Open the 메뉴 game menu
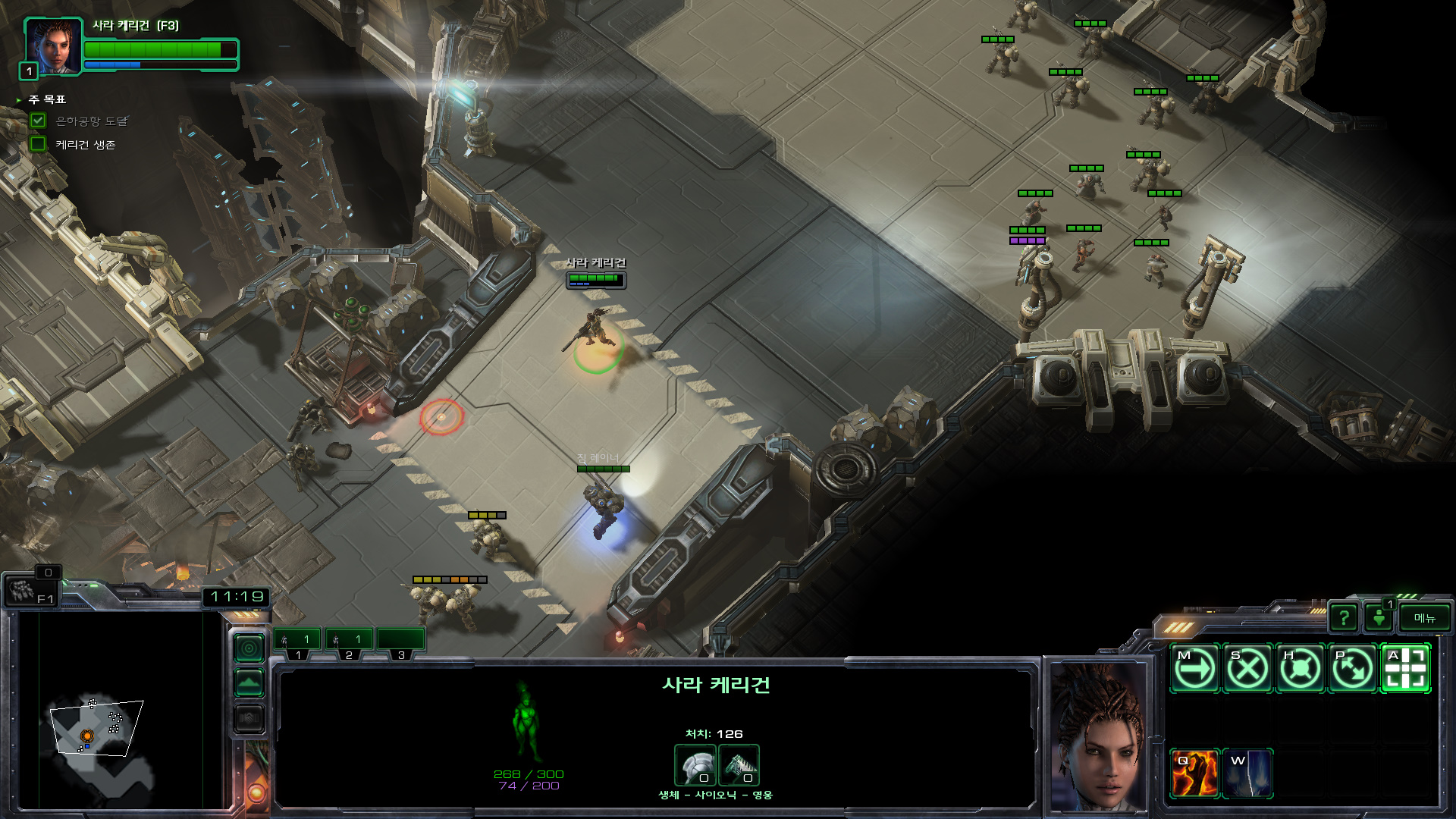This screenshot has height=819, width=1456. [x=1425, y=618]
